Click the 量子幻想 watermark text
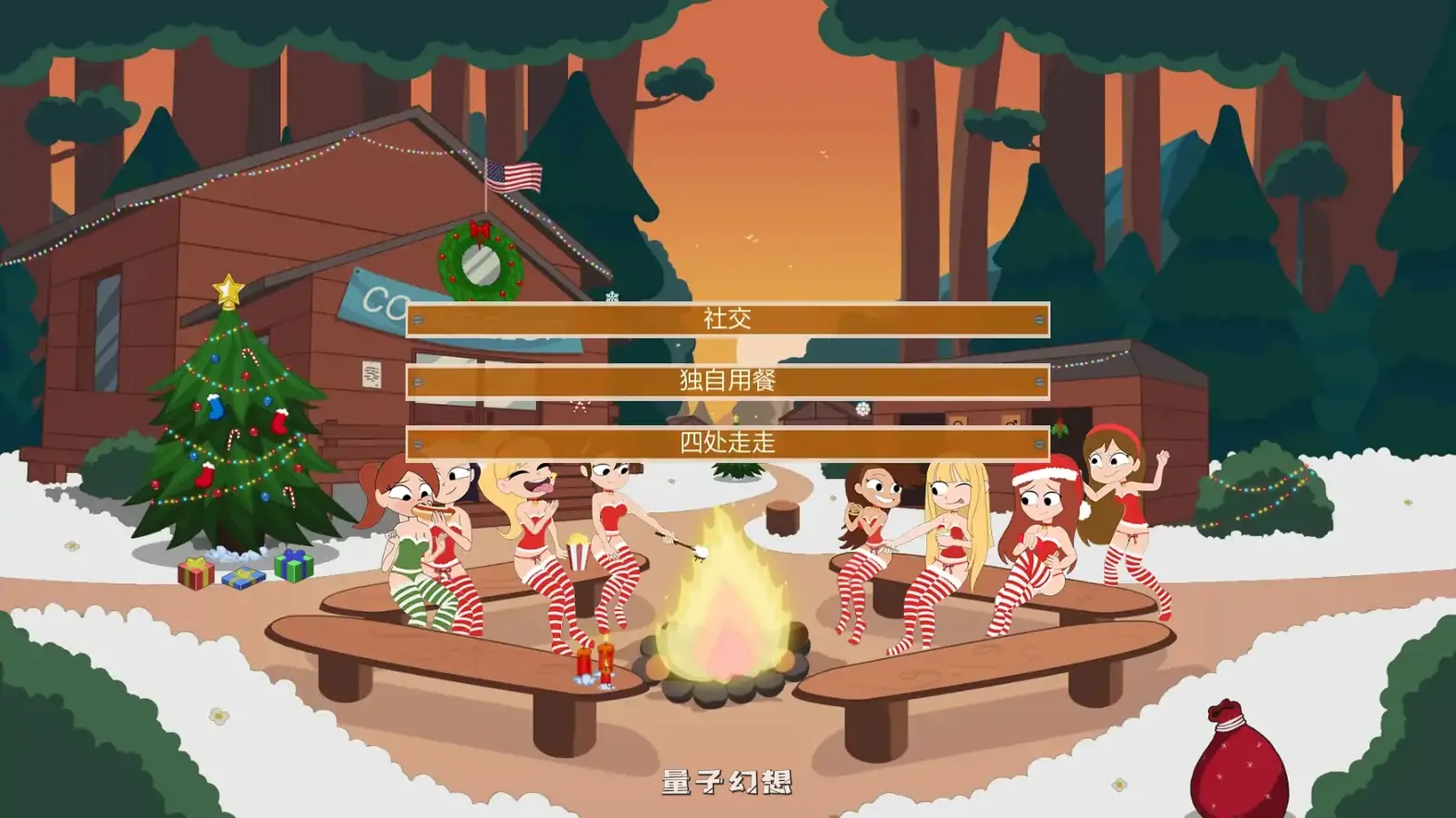The width and height of the screenshot is (1456, 818). (x=728, y=783)
